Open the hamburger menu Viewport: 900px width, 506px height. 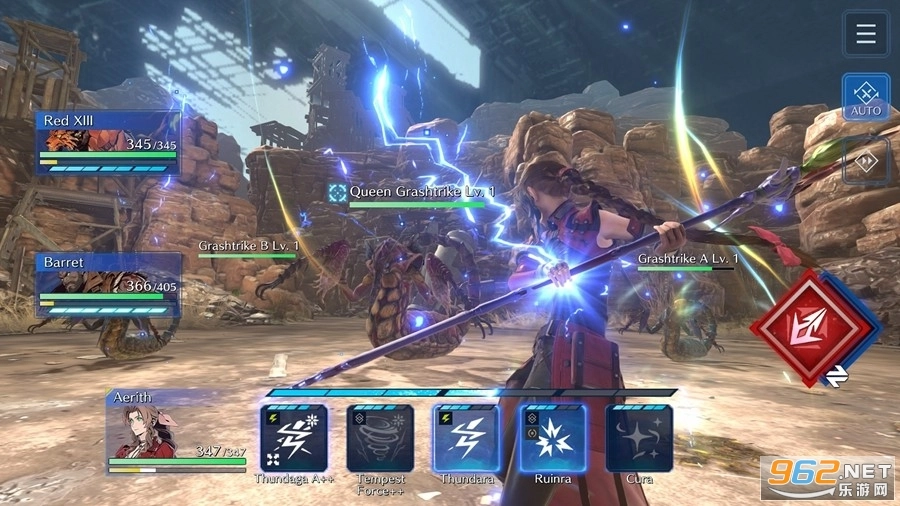(x=866, y=34)
